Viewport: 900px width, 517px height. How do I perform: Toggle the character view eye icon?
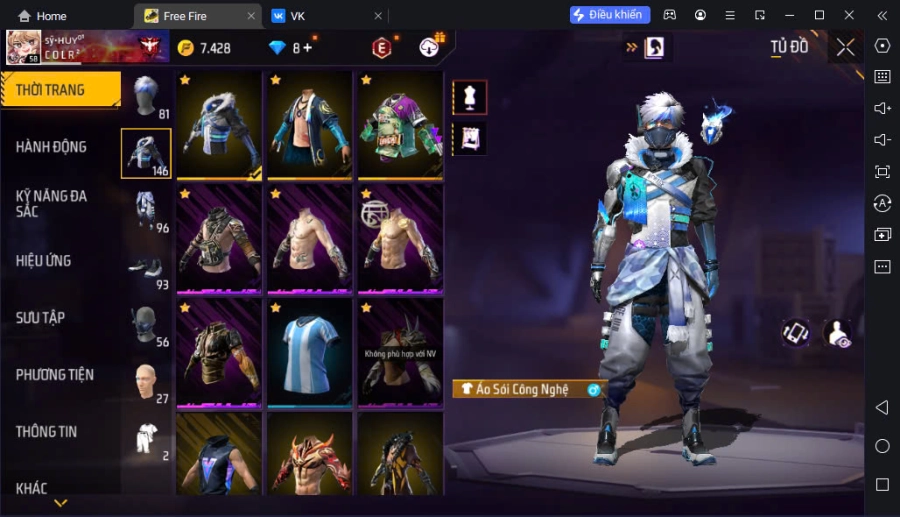[838, 334]
